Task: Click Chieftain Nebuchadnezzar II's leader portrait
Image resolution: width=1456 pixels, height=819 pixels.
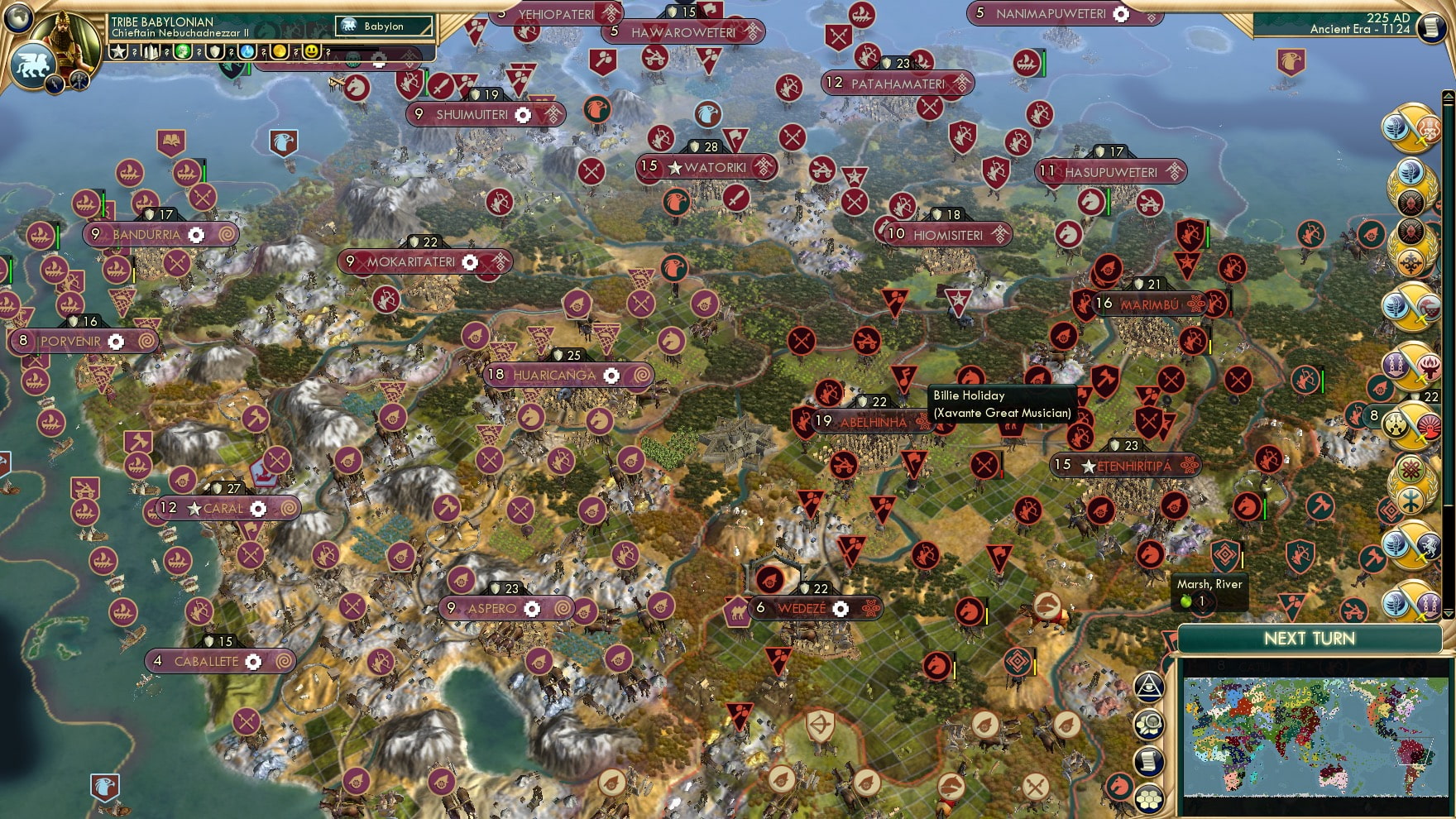Action: pyautogui.click(x=65, y=35)
